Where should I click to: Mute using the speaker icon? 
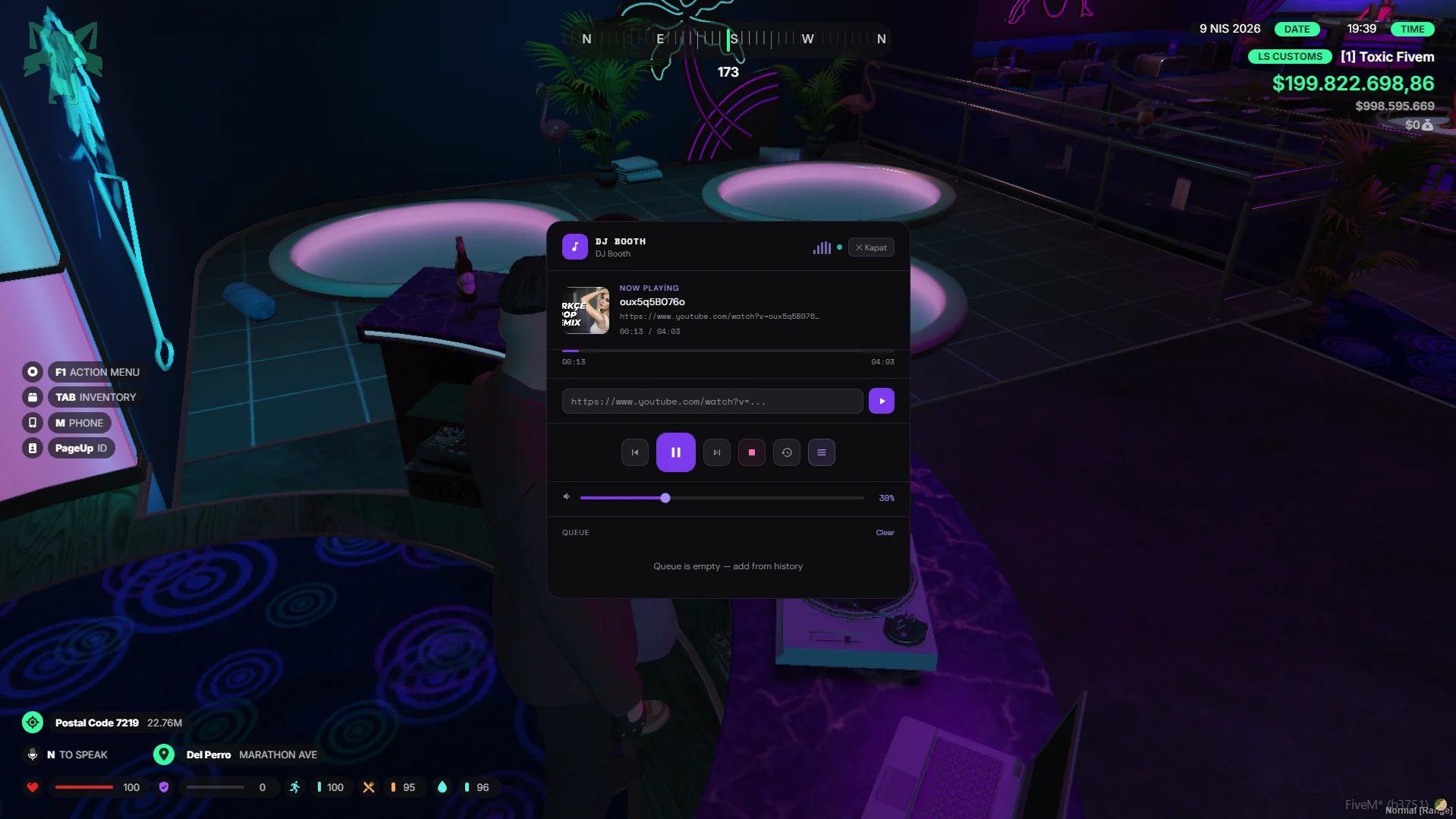click(x=567, y=497)
